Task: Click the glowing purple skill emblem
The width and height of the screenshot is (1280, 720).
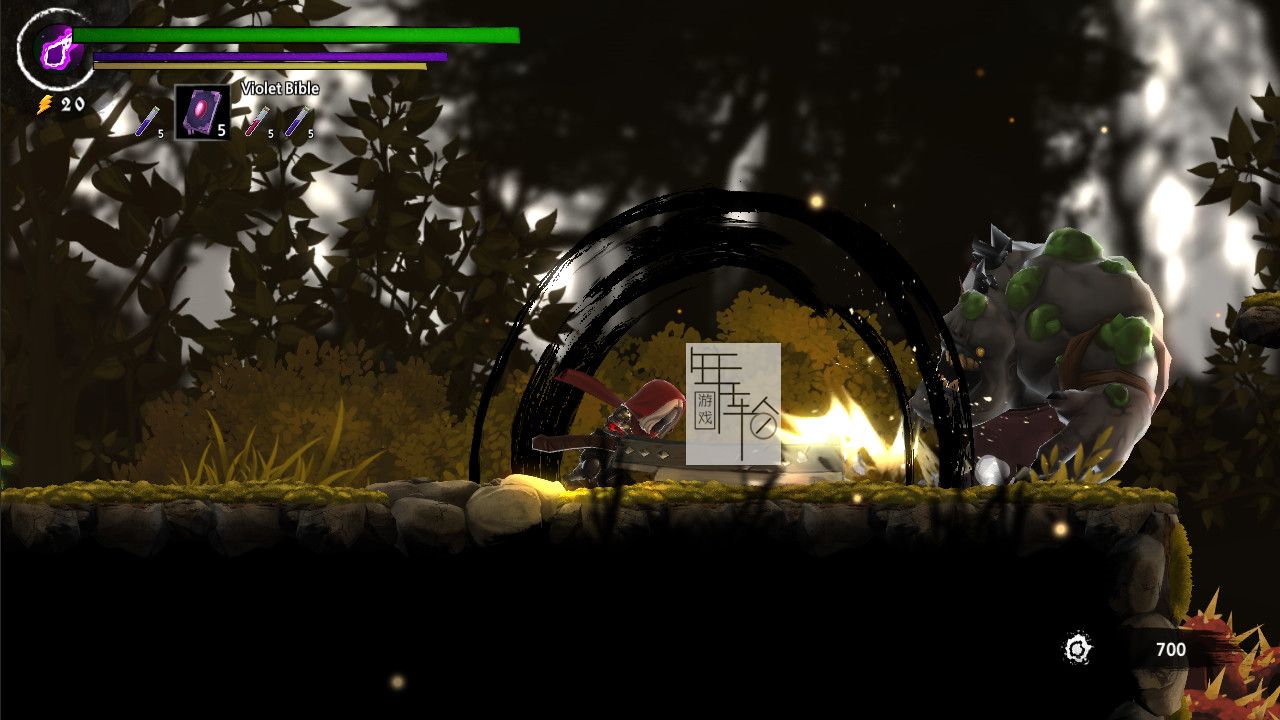Action: [54, 46]
